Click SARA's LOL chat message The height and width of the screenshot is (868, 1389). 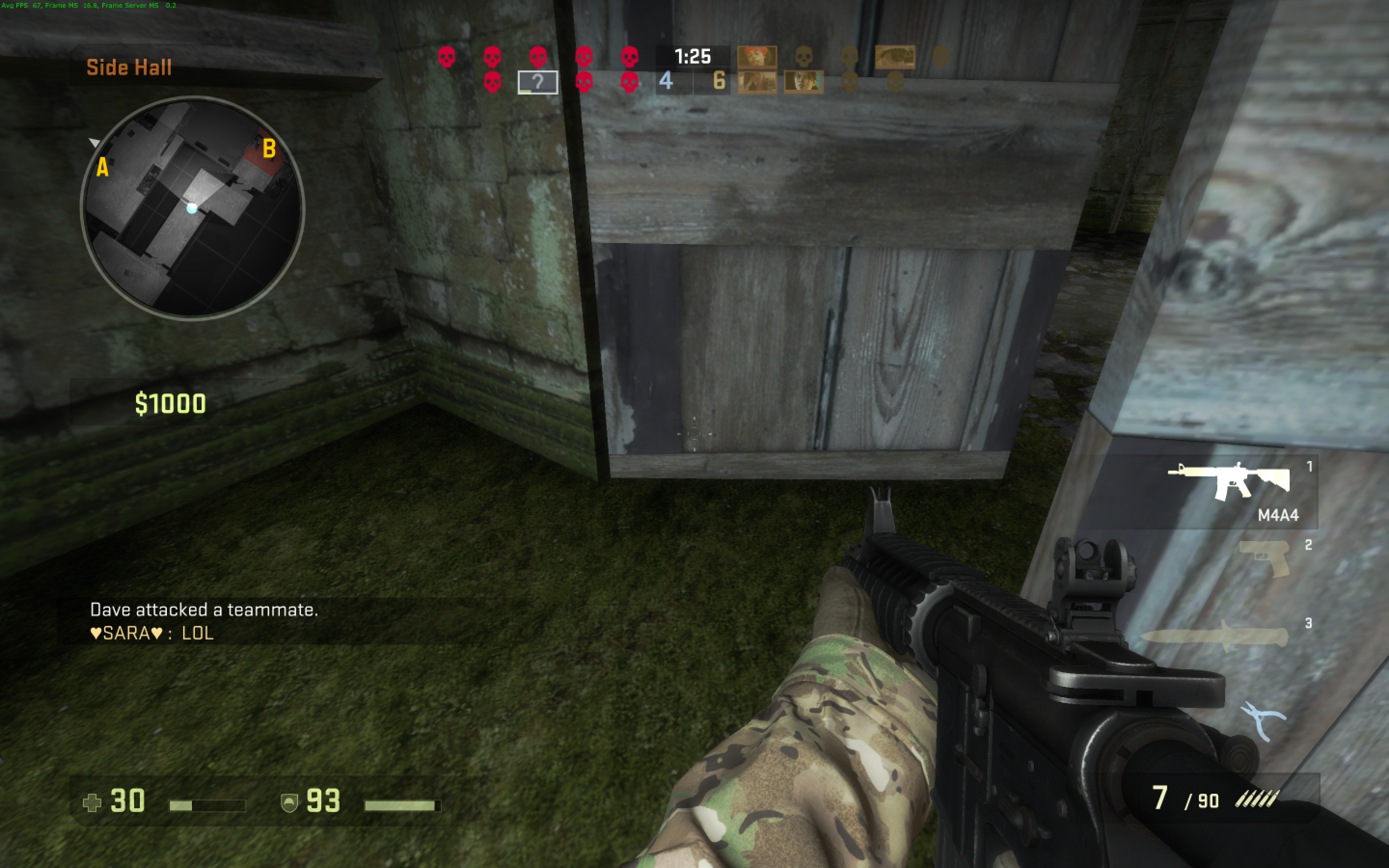pos(152,633)
